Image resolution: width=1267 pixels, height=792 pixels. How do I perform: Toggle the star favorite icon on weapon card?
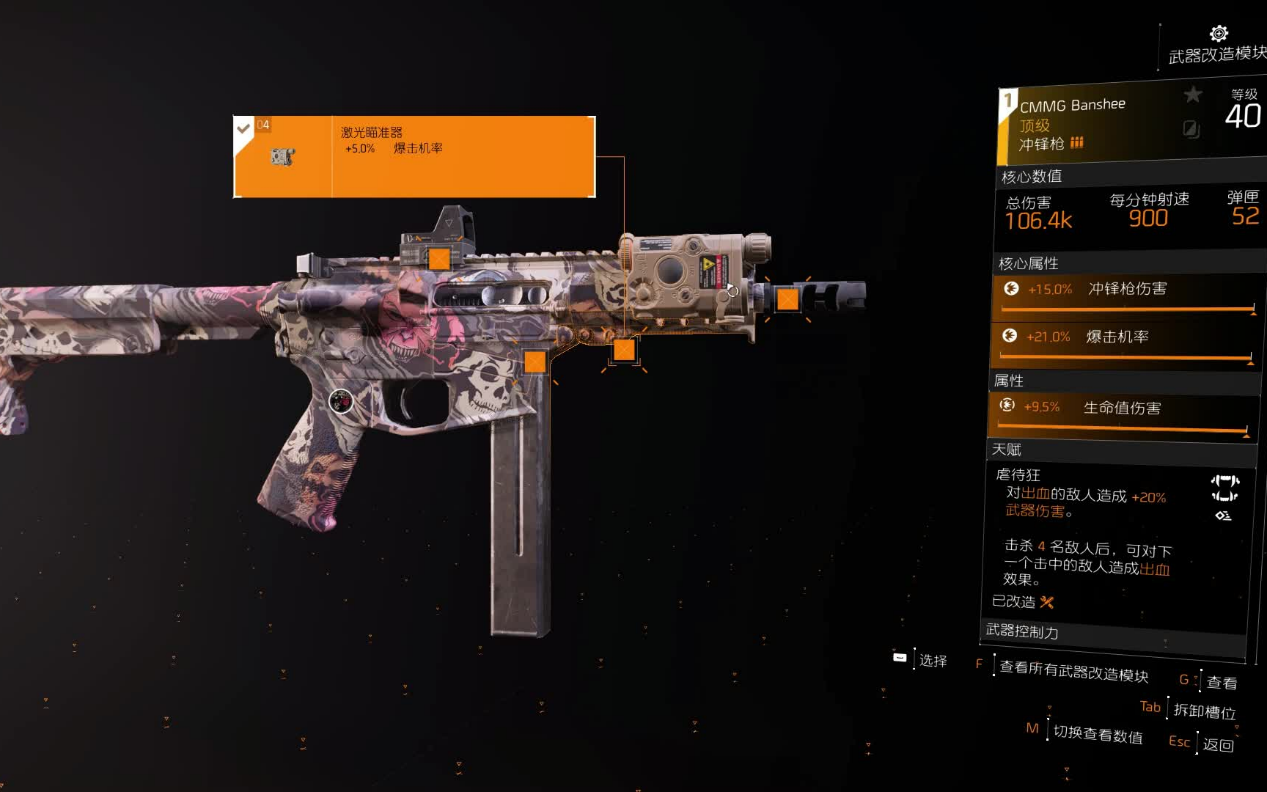(1192, 95)
